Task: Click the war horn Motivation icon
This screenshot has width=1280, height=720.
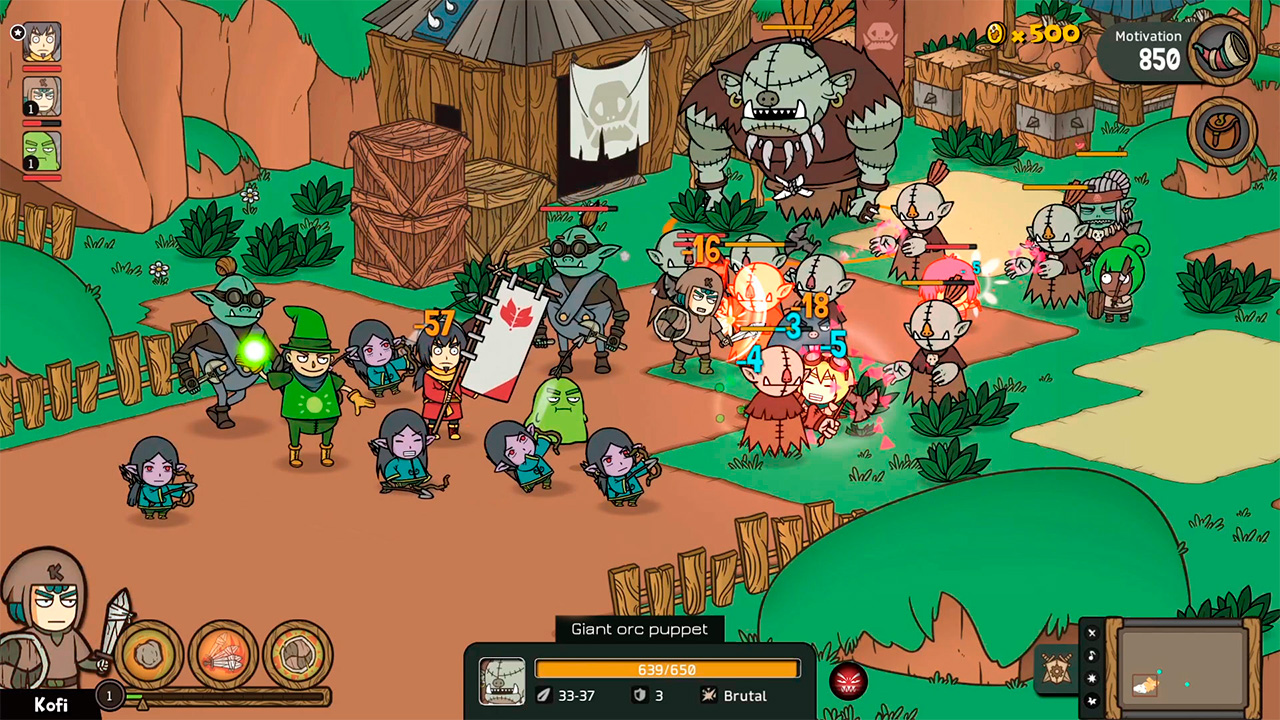Action: (x=1222, y=50)
